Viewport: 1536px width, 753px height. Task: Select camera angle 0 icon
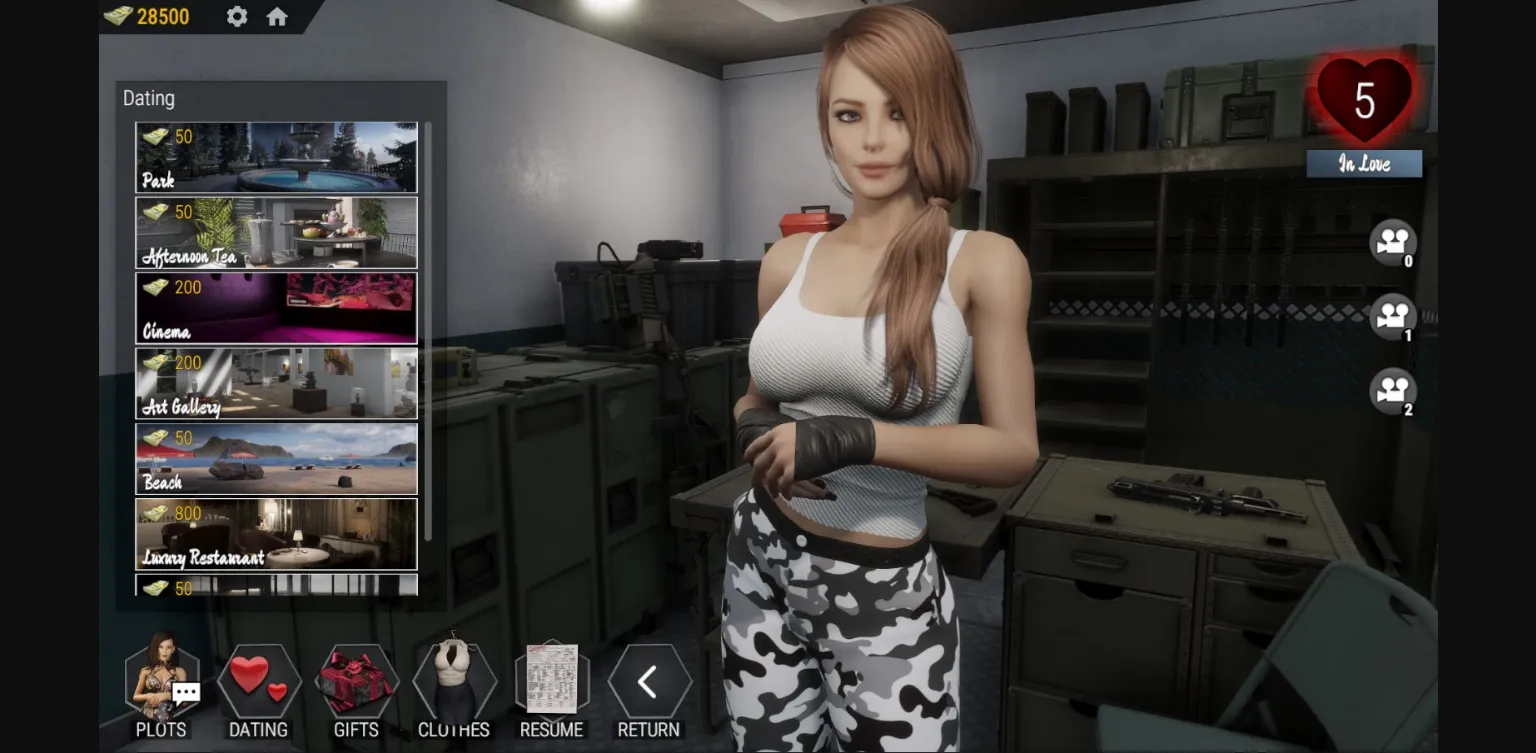point(1393,242)
